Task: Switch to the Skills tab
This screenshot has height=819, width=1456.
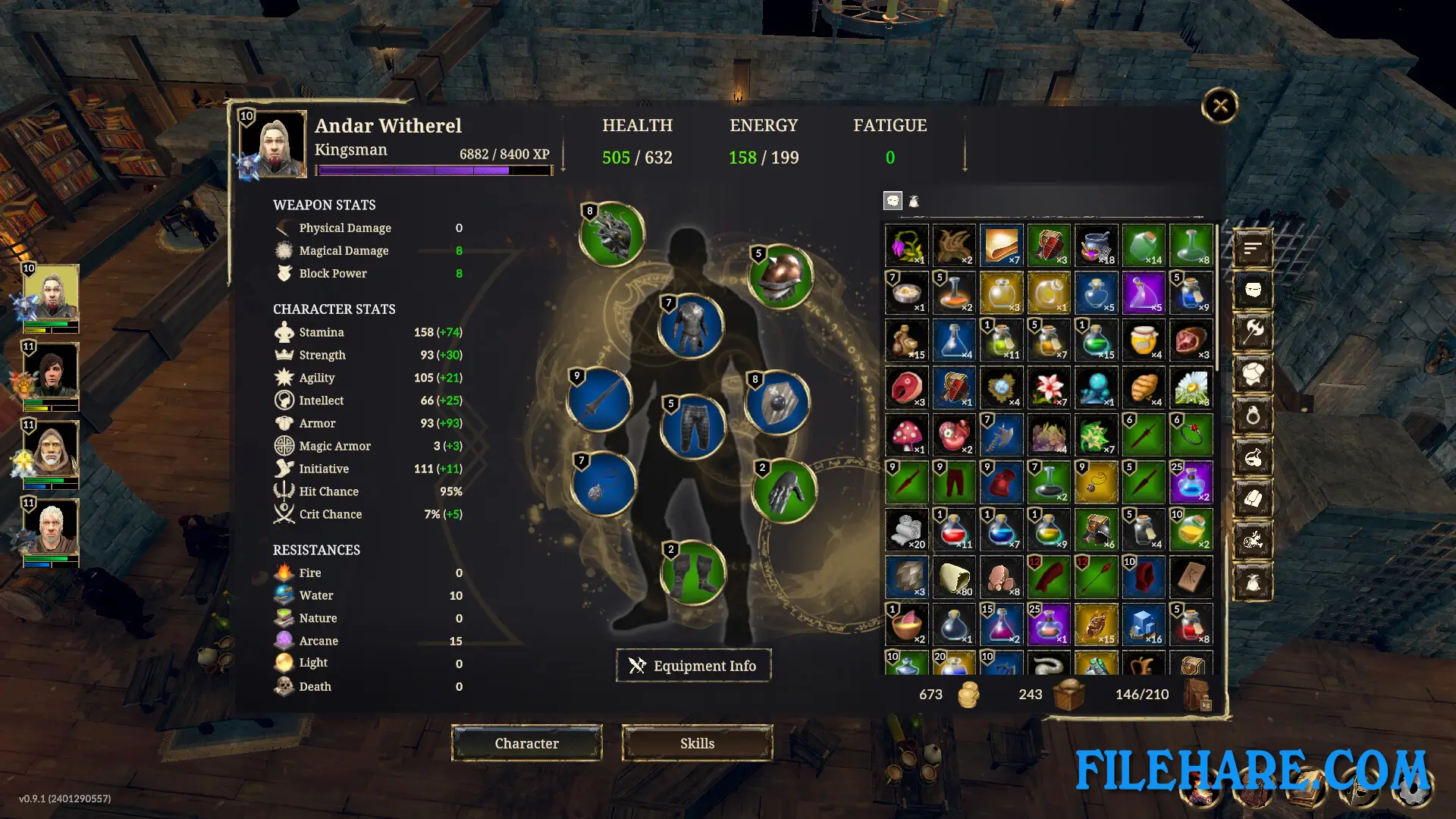Action: pyautogui.click(x=697, y=743)
